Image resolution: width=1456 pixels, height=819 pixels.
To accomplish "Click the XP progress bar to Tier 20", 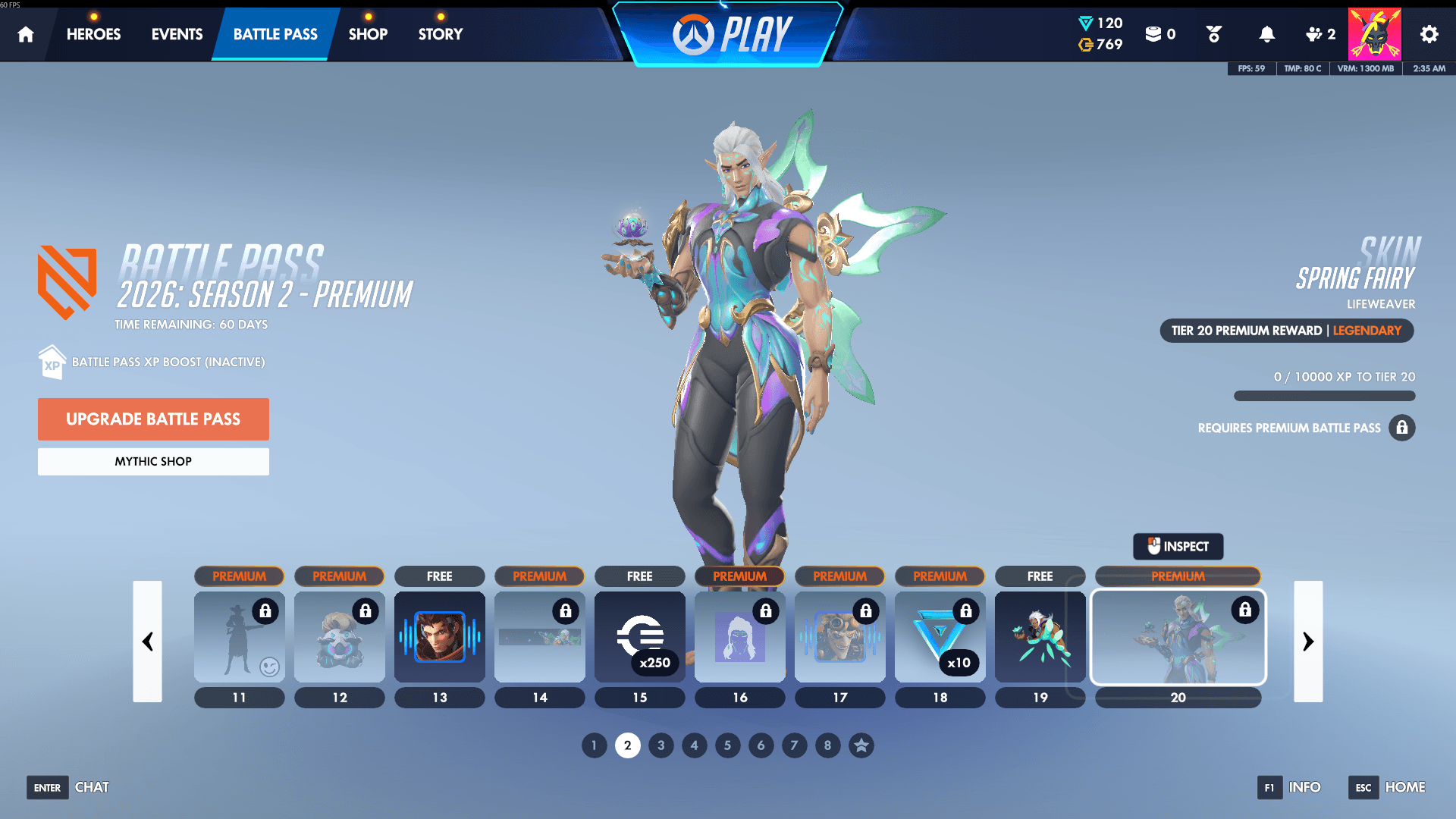I will (1324, 396).
